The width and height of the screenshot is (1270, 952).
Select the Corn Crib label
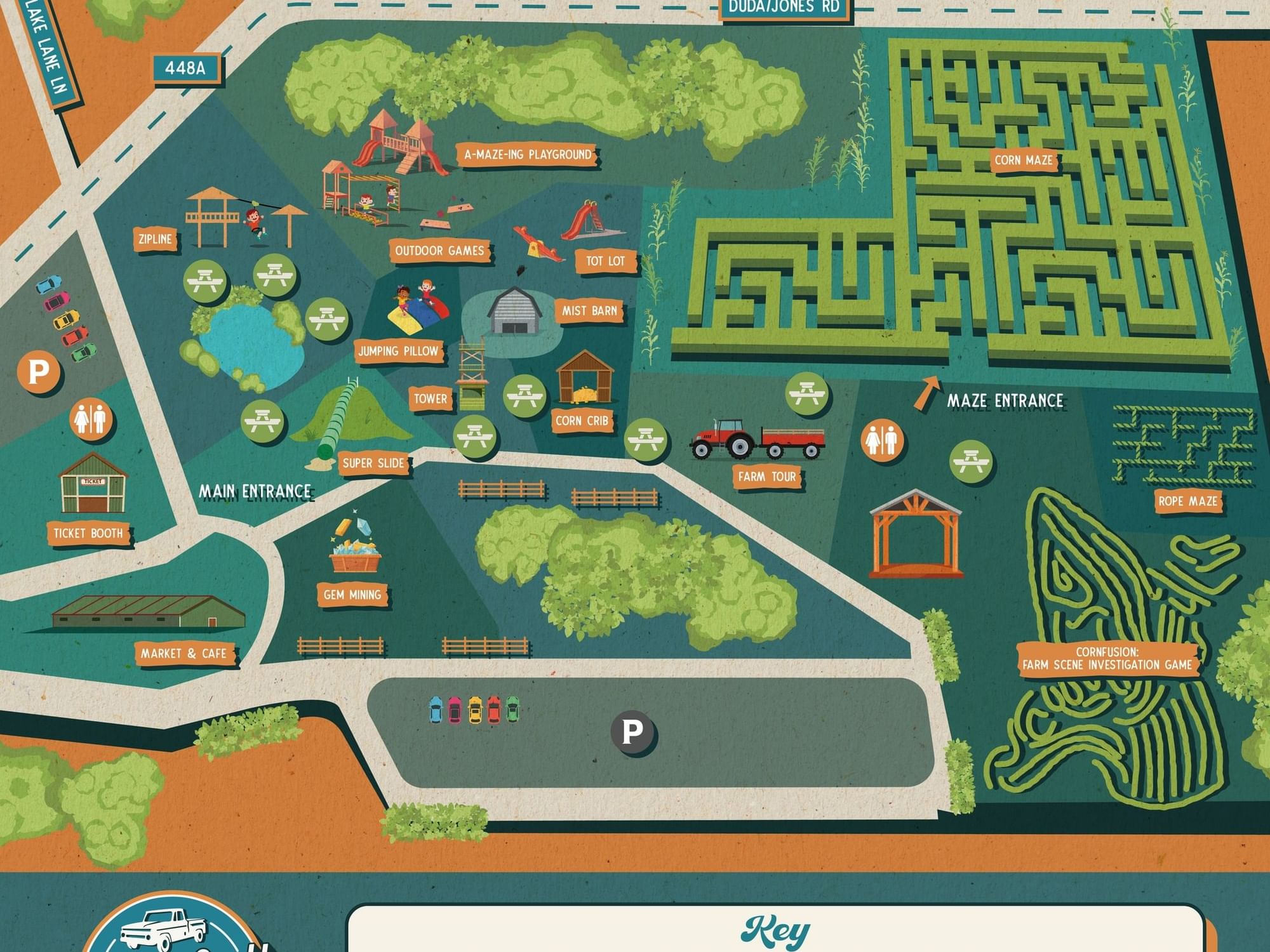pos(582,421)
